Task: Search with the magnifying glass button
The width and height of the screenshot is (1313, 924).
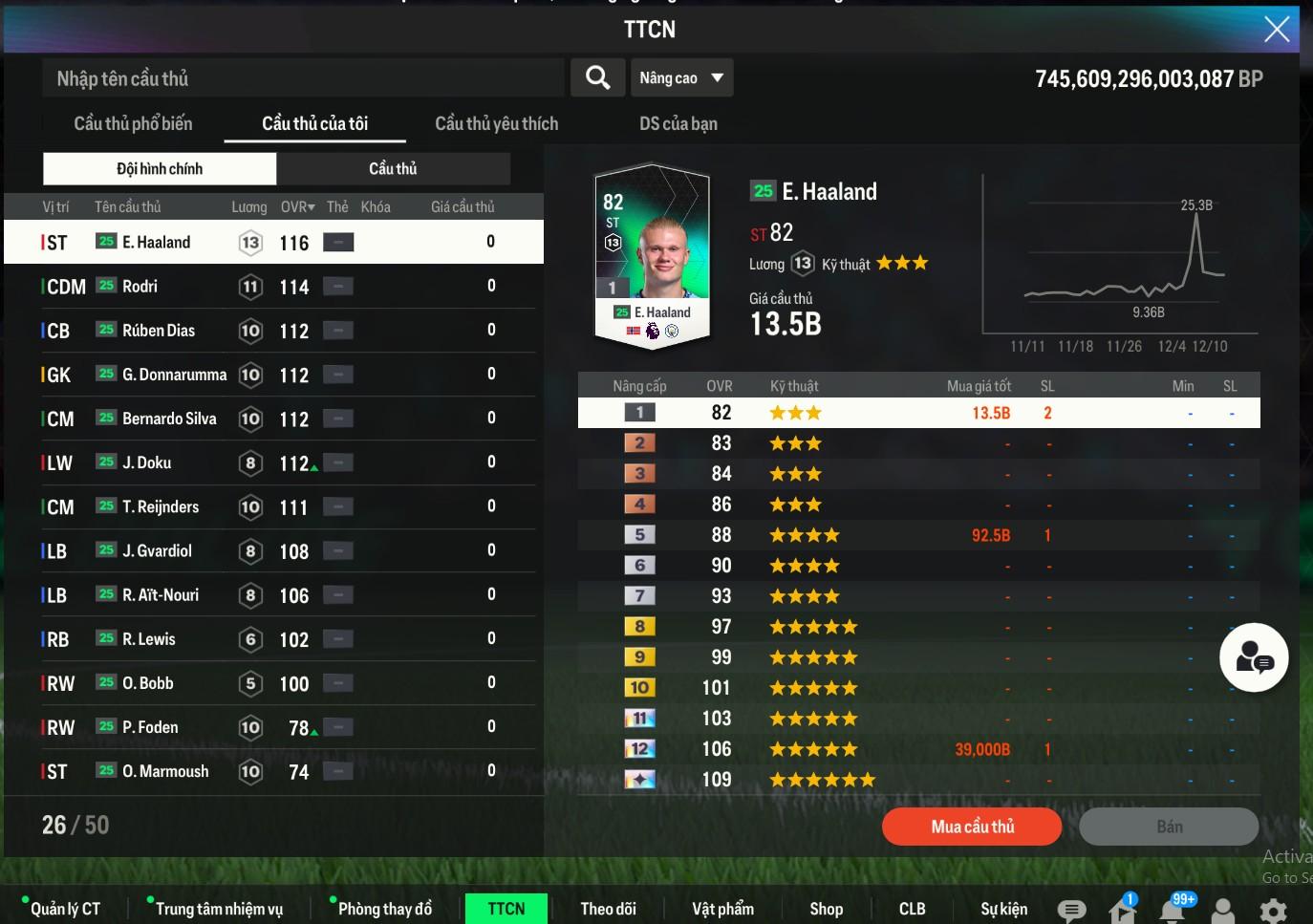Action: tap(598, 78)
